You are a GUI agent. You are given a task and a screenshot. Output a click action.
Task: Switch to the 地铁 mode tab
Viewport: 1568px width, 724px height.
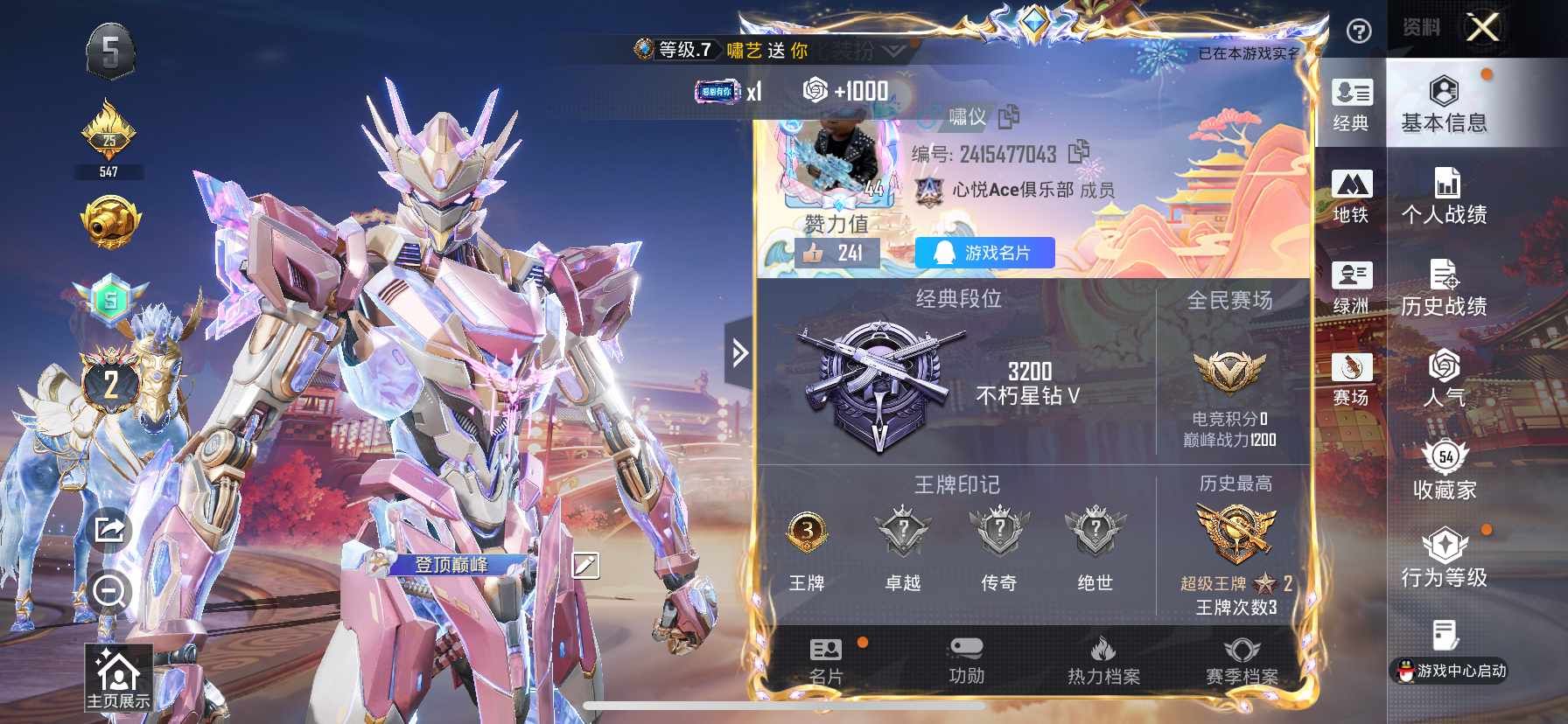[1351, 196]
